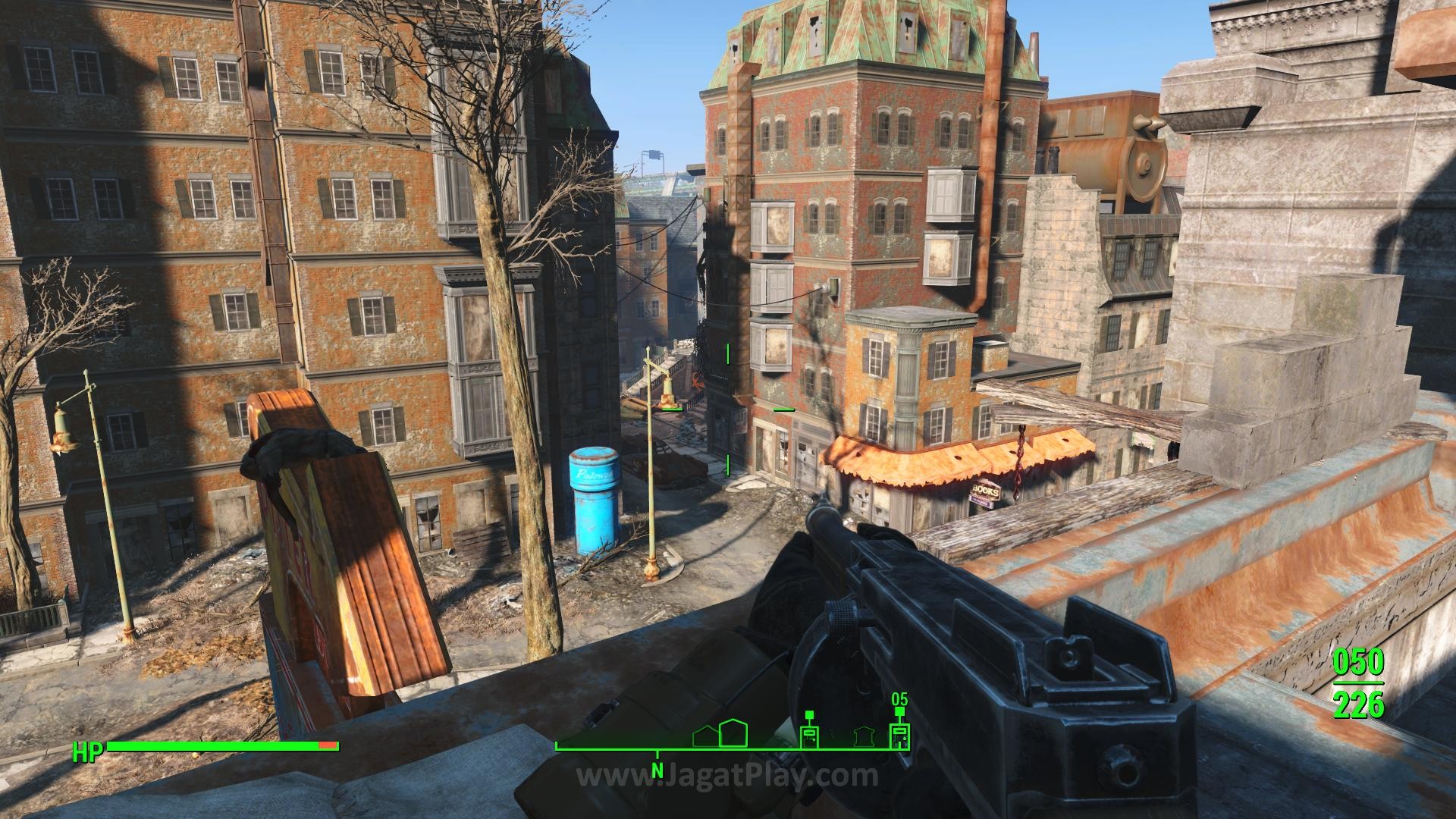Click the North indicator on the compass
This screenshot has height=819, width=1456.
tap(657, 773)
